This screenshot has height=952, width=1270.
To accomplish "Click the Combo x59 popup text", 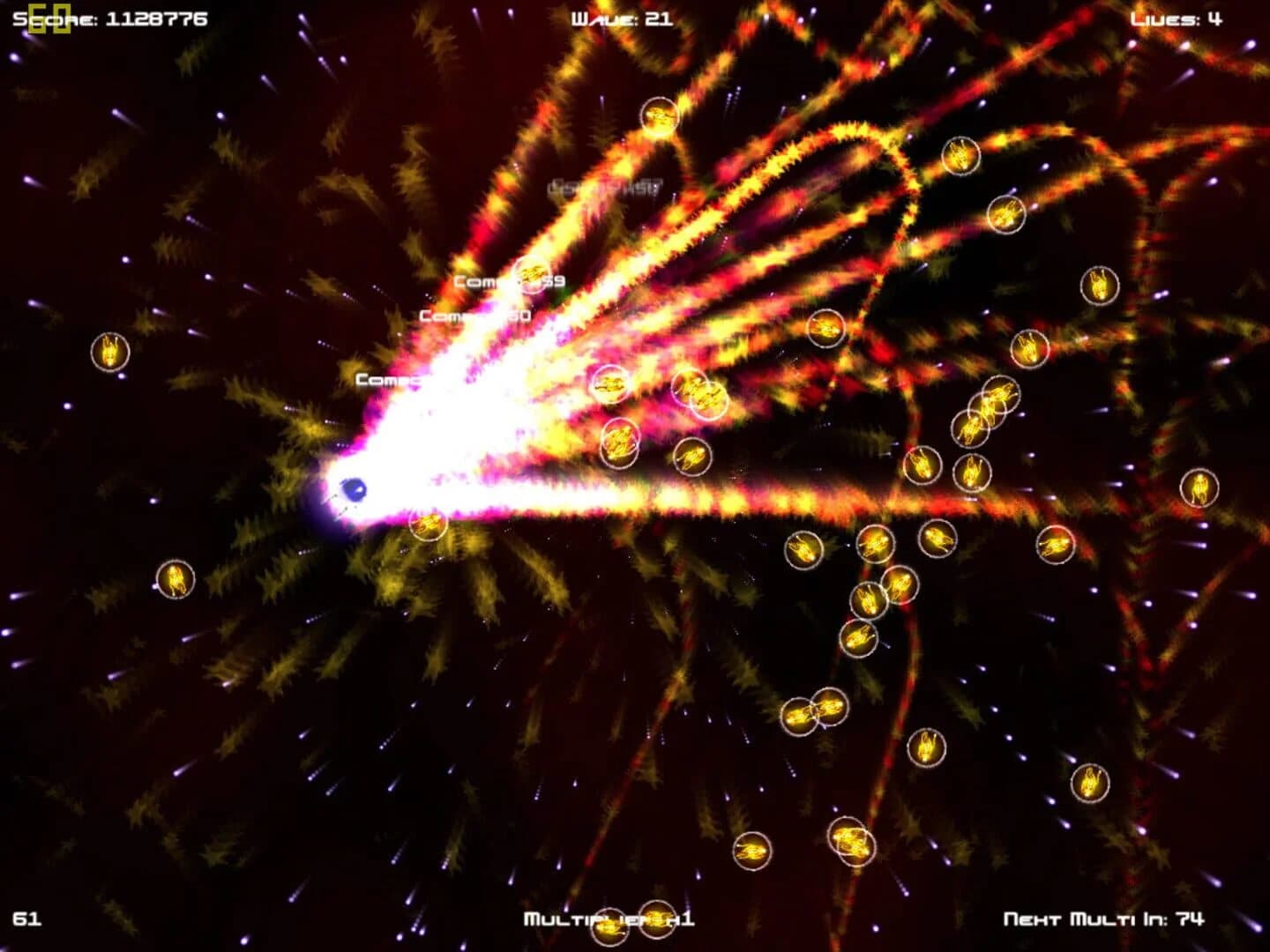I will (x=510, y=280).
